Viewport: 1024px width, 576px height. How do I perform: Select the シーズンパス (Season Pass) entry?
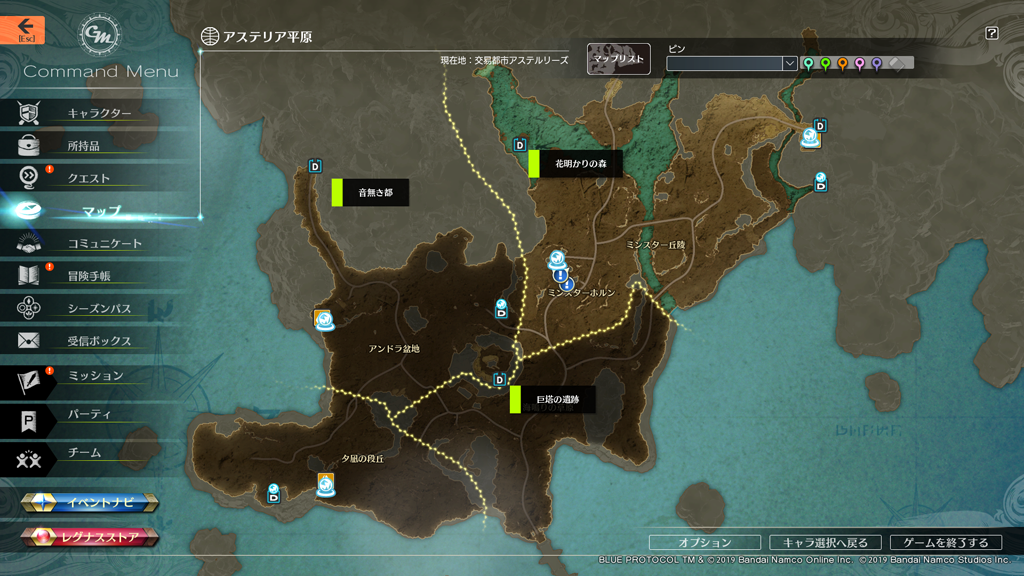(x=99, y=309)
